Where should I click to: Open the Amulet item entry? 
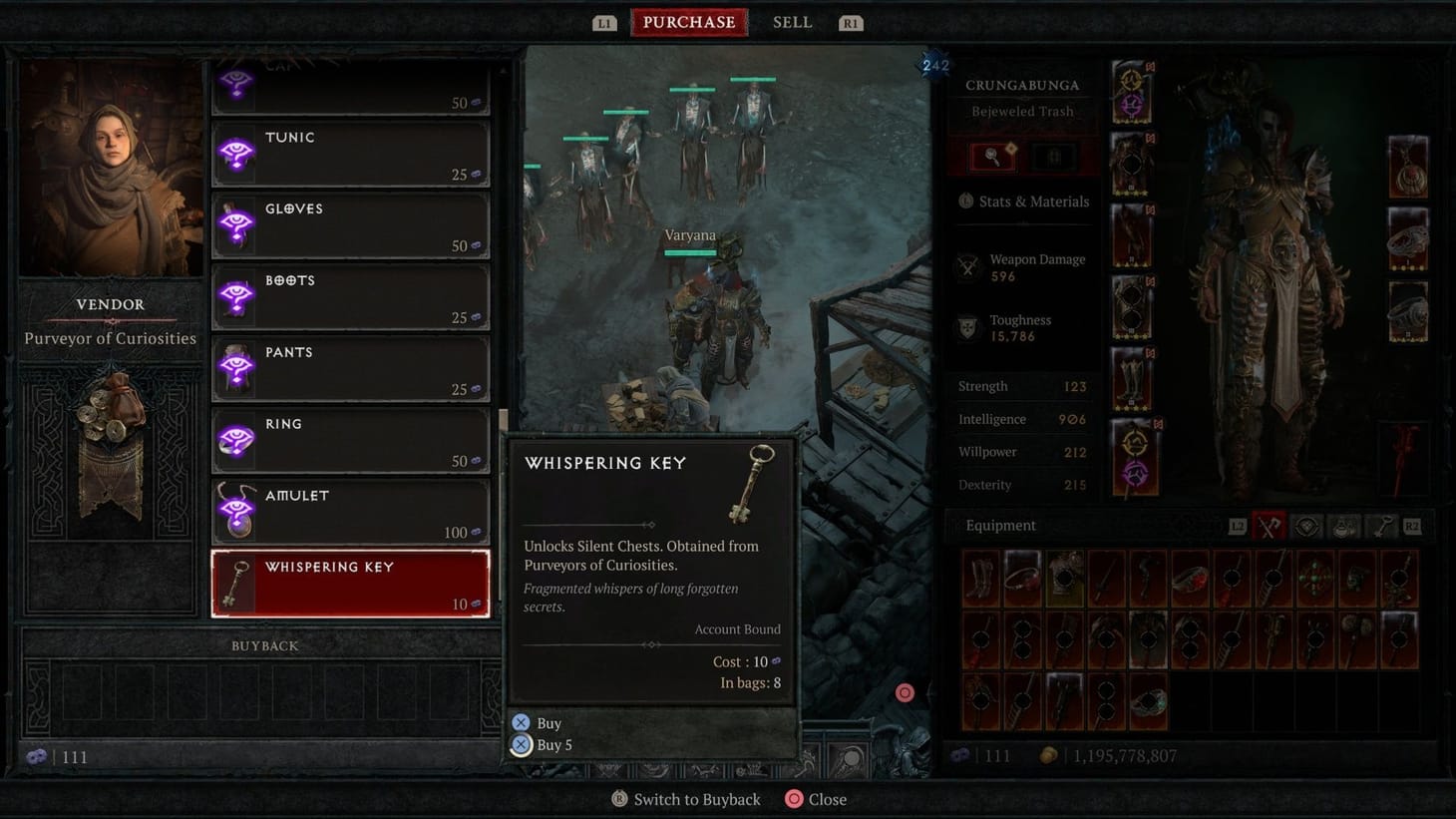pos(349,511)
